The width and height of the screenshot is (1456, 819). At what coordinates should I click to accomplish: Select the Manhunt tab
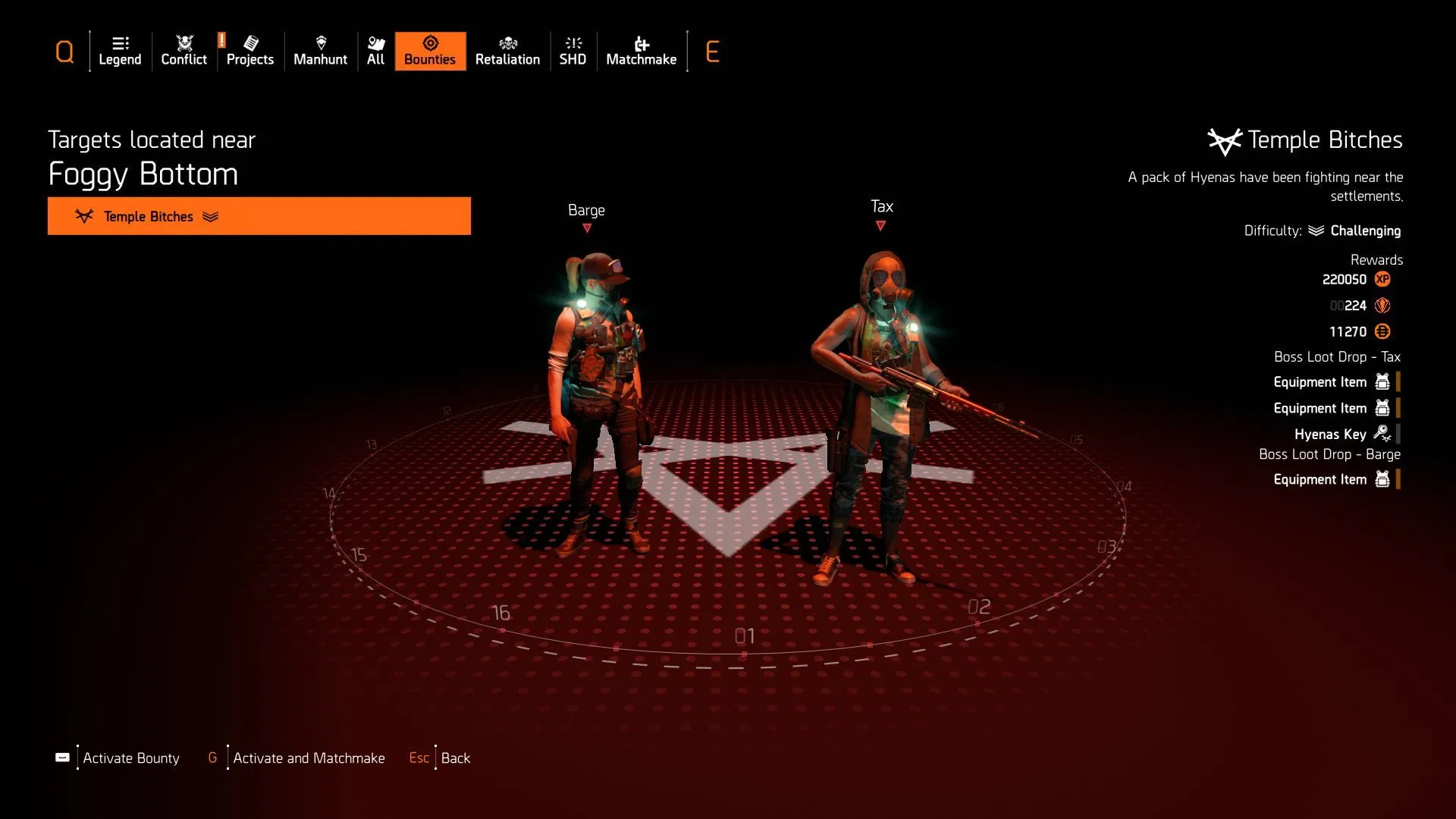coord(320,52)
